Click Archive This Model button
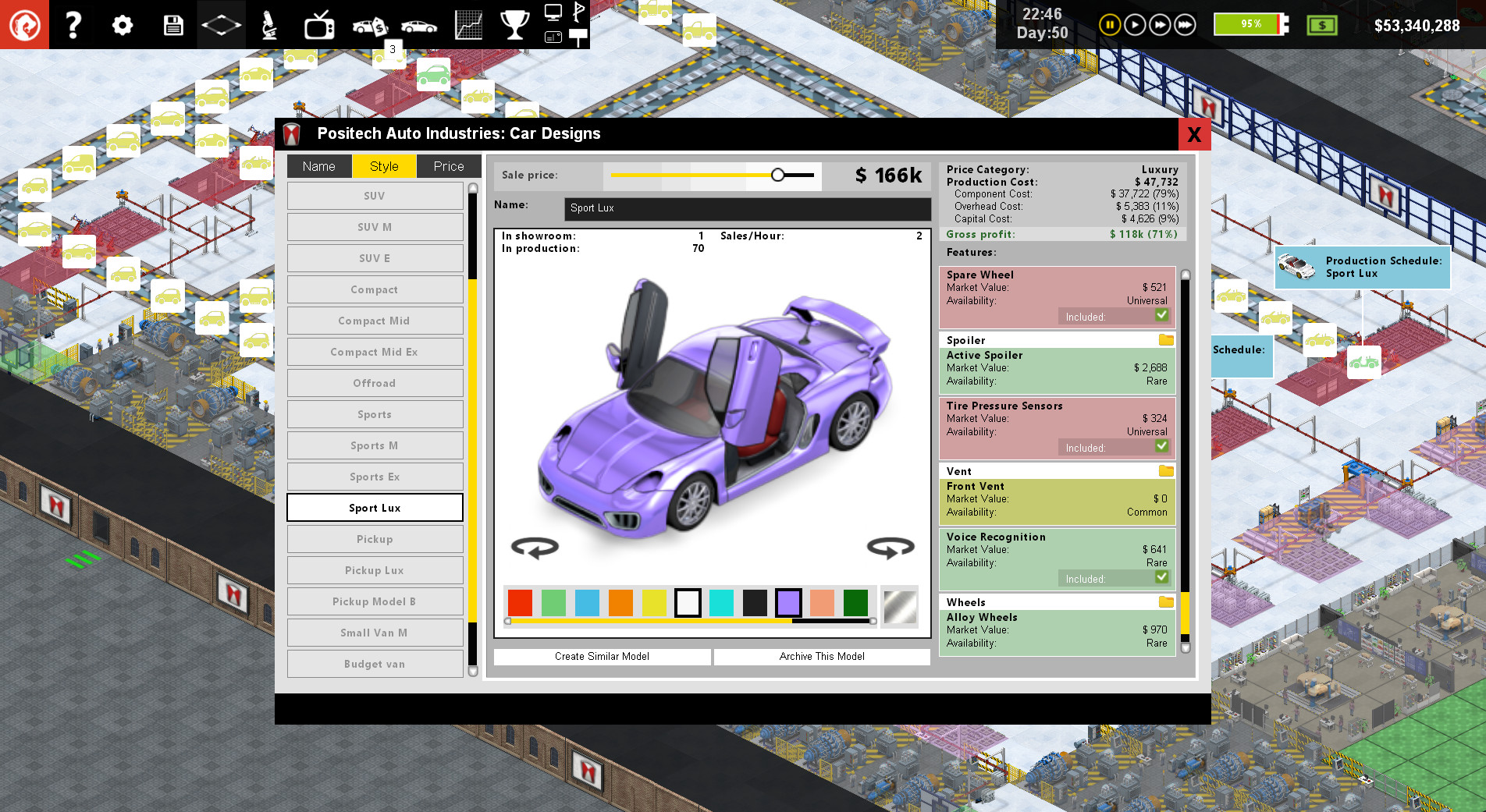The height and width of the screenshot is (812, 1486). [821, 656]
